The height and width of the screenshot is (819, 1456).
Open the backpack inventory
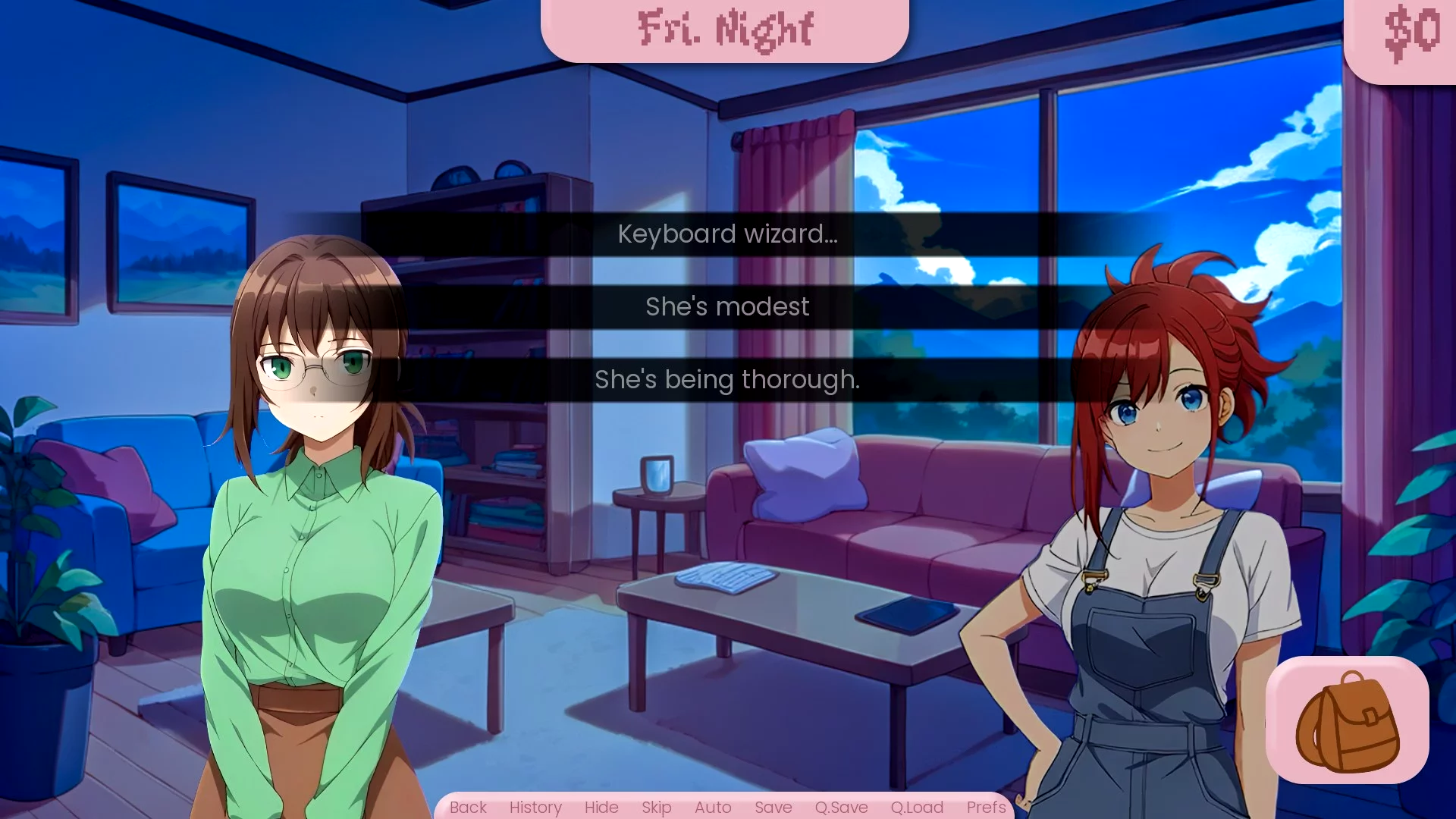[1347, 720]
